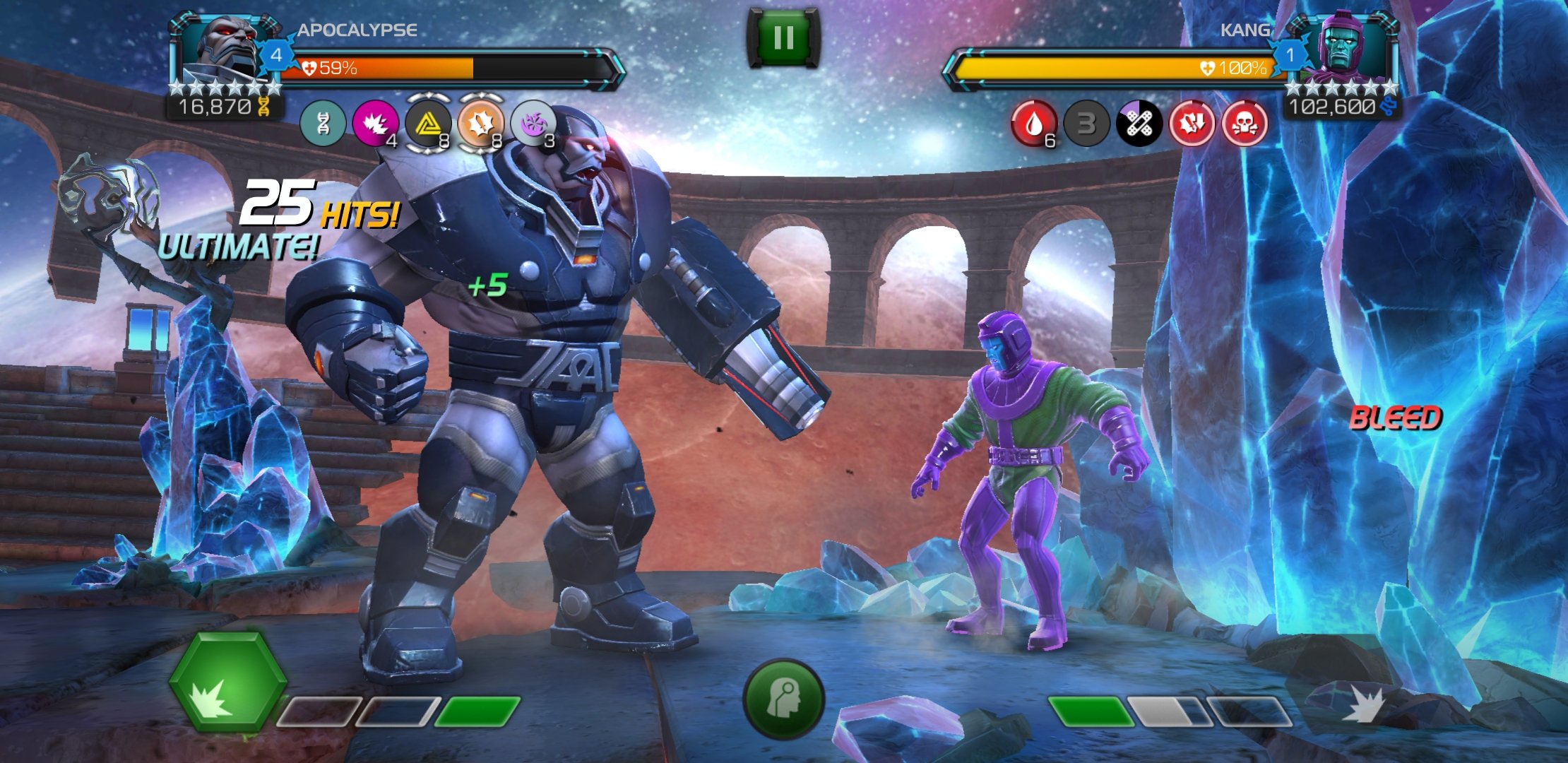1568x763 pixels.
Task: Tap the green head-profile ability button
Action: [783, 699]
